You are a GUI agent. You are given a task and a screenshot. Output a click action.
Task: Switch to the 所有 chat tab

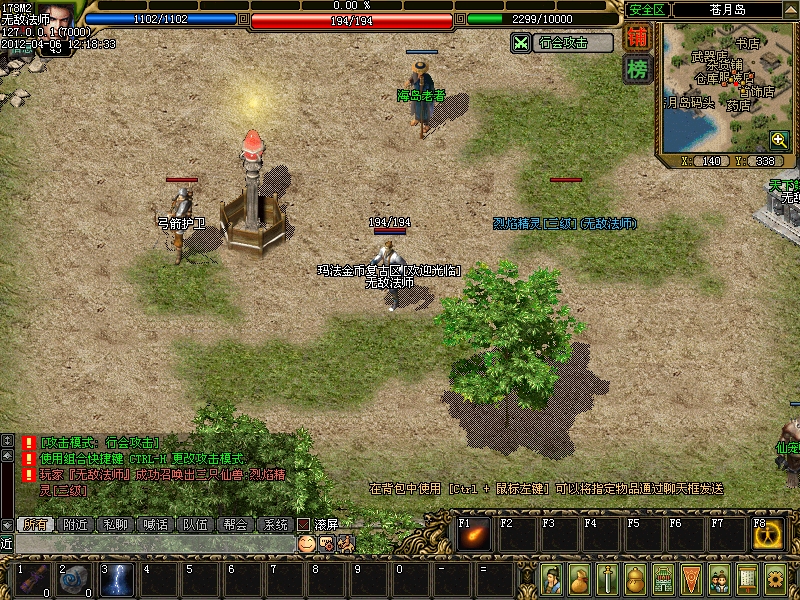[35, 524]
